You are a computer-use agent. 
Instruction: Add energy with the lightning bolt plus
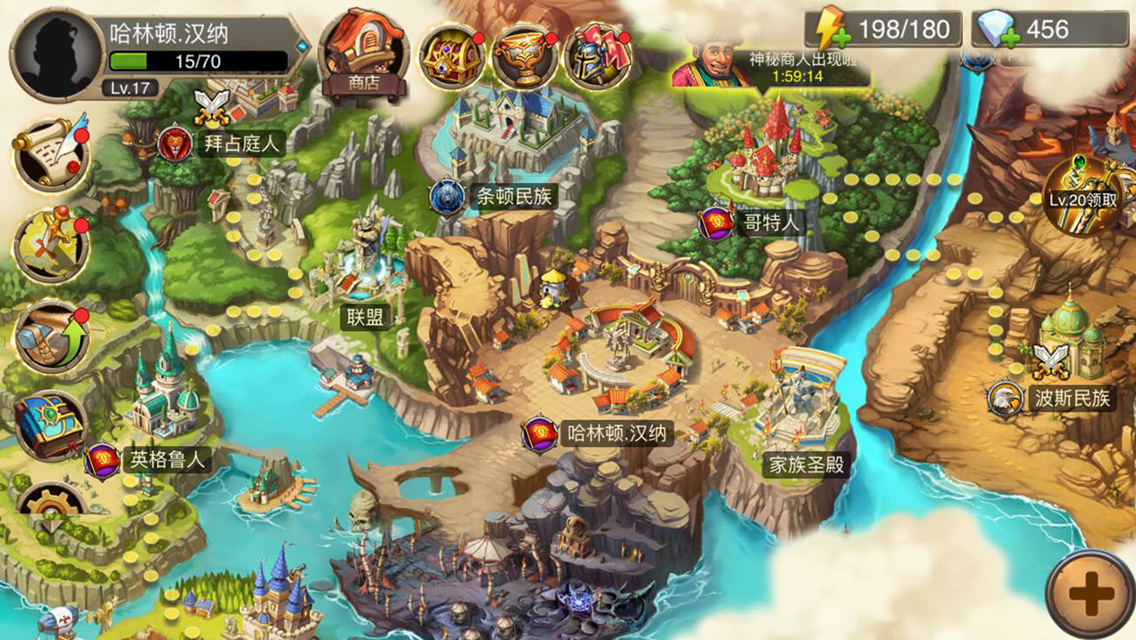[x=830, y=31]
